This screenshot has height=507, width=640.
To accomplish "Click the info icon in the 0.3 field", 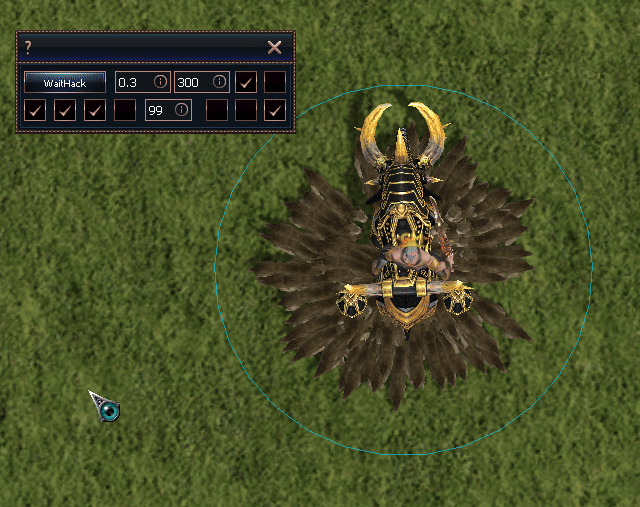I will [x=159, y=82].
